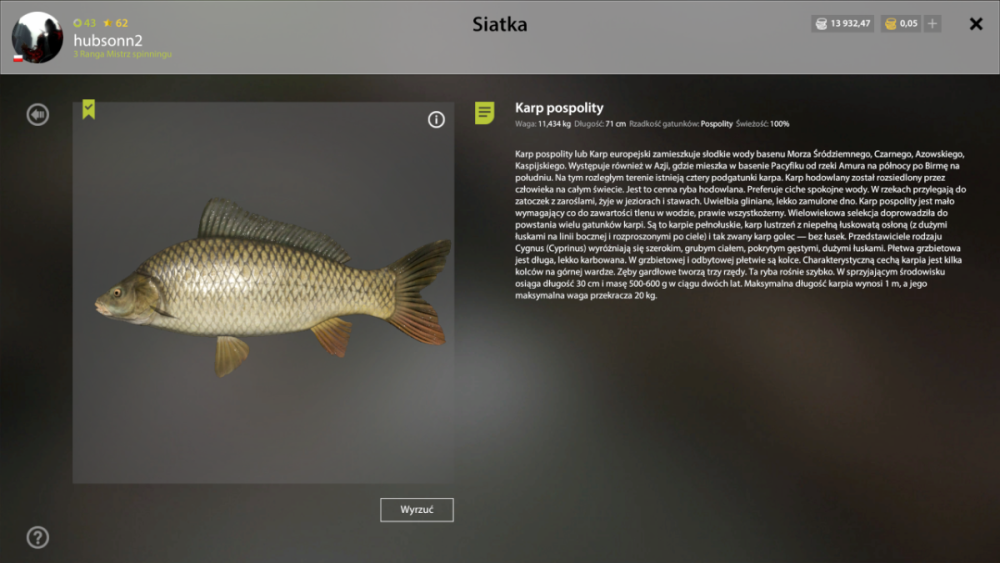Add gold coins with the plus button
Screen dimensions: 1000x563
point(932,24)
